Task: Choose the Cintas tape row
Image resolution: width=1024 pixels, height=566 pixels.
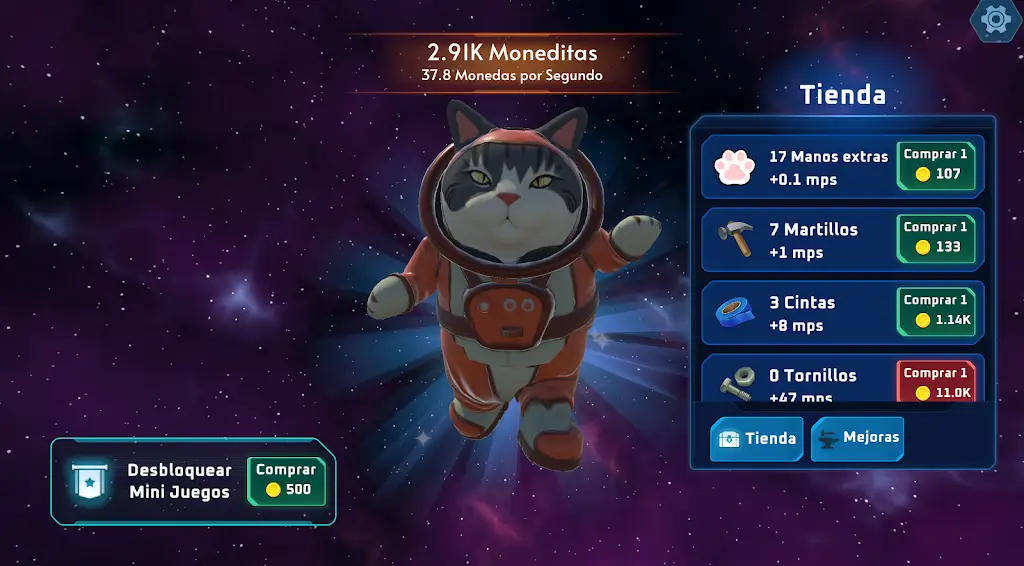Action: [x=800, y=313]
